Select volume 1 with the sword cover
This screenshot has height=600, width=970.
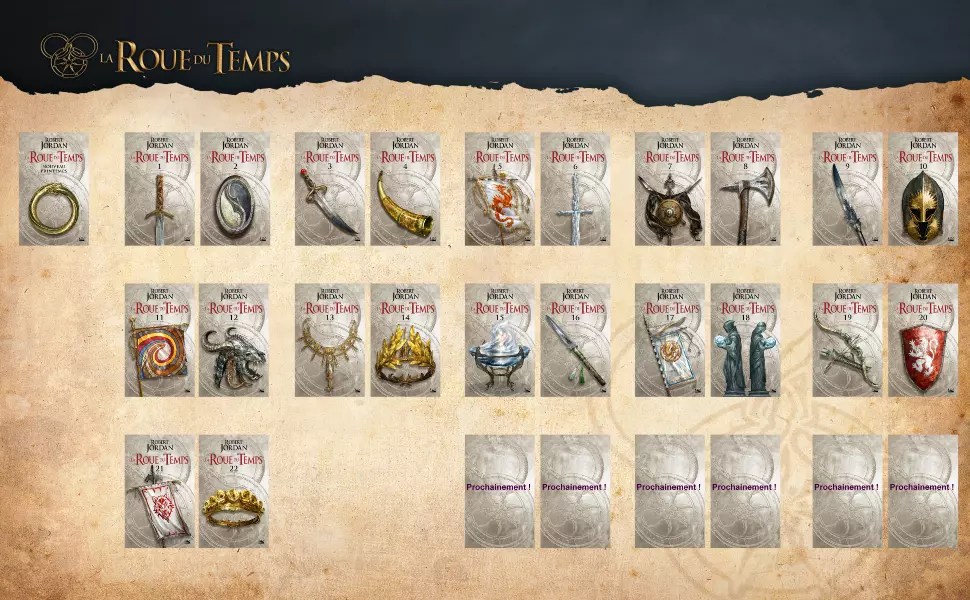(159, 189)
